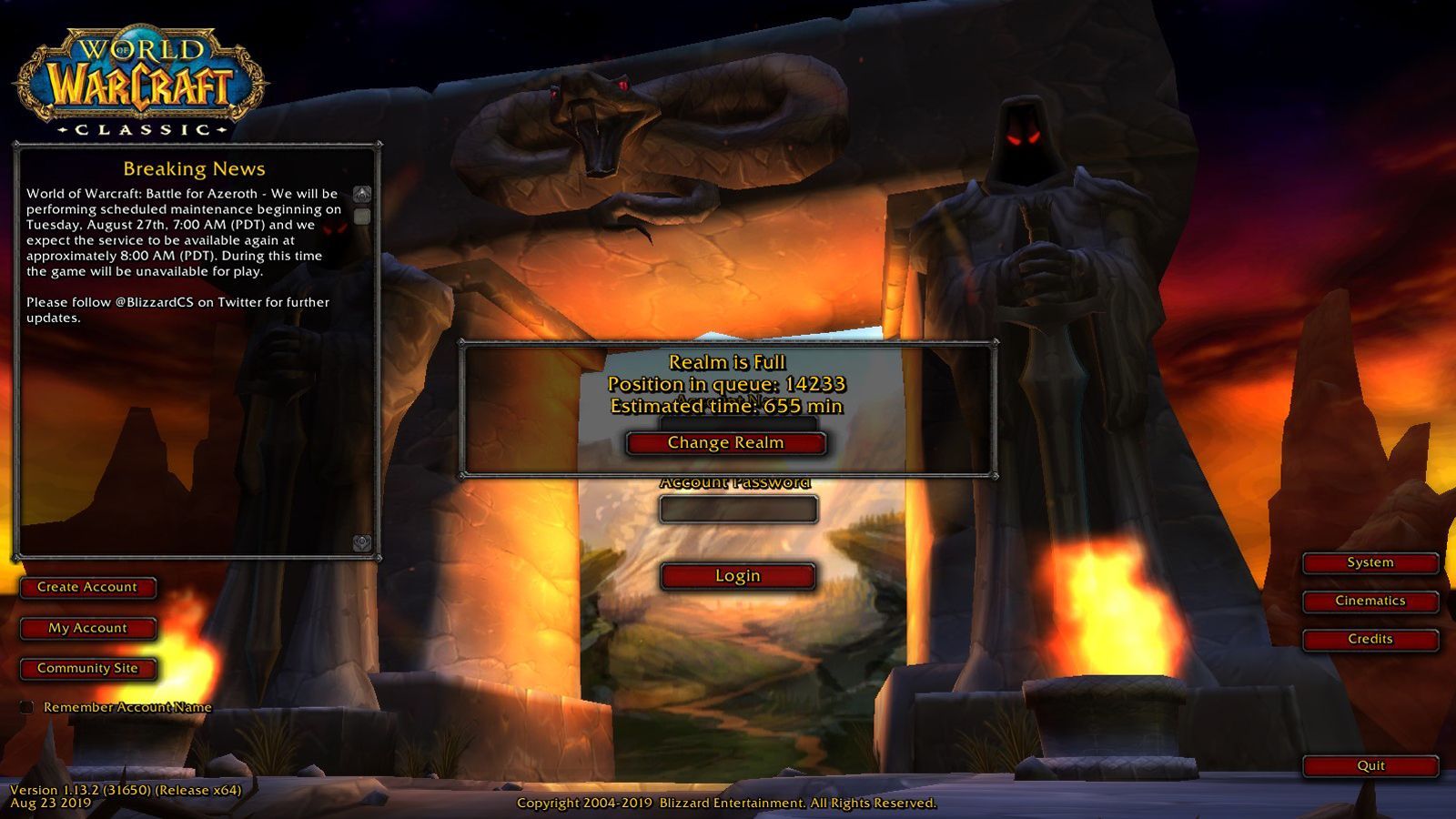This screenshot has width=1456, height=819.
Task: Open My Account
Action: pos(88,627)
